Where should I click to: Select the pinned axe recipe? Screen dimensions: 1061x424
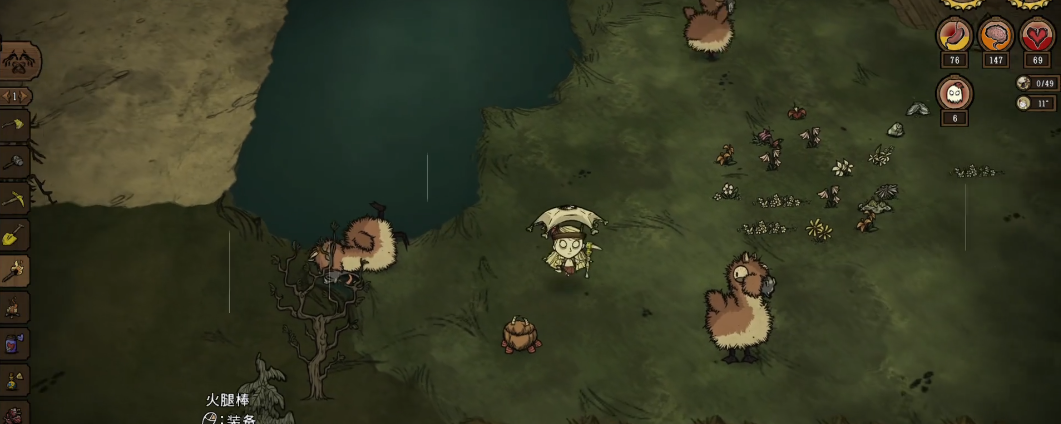(x=13, y=125)
